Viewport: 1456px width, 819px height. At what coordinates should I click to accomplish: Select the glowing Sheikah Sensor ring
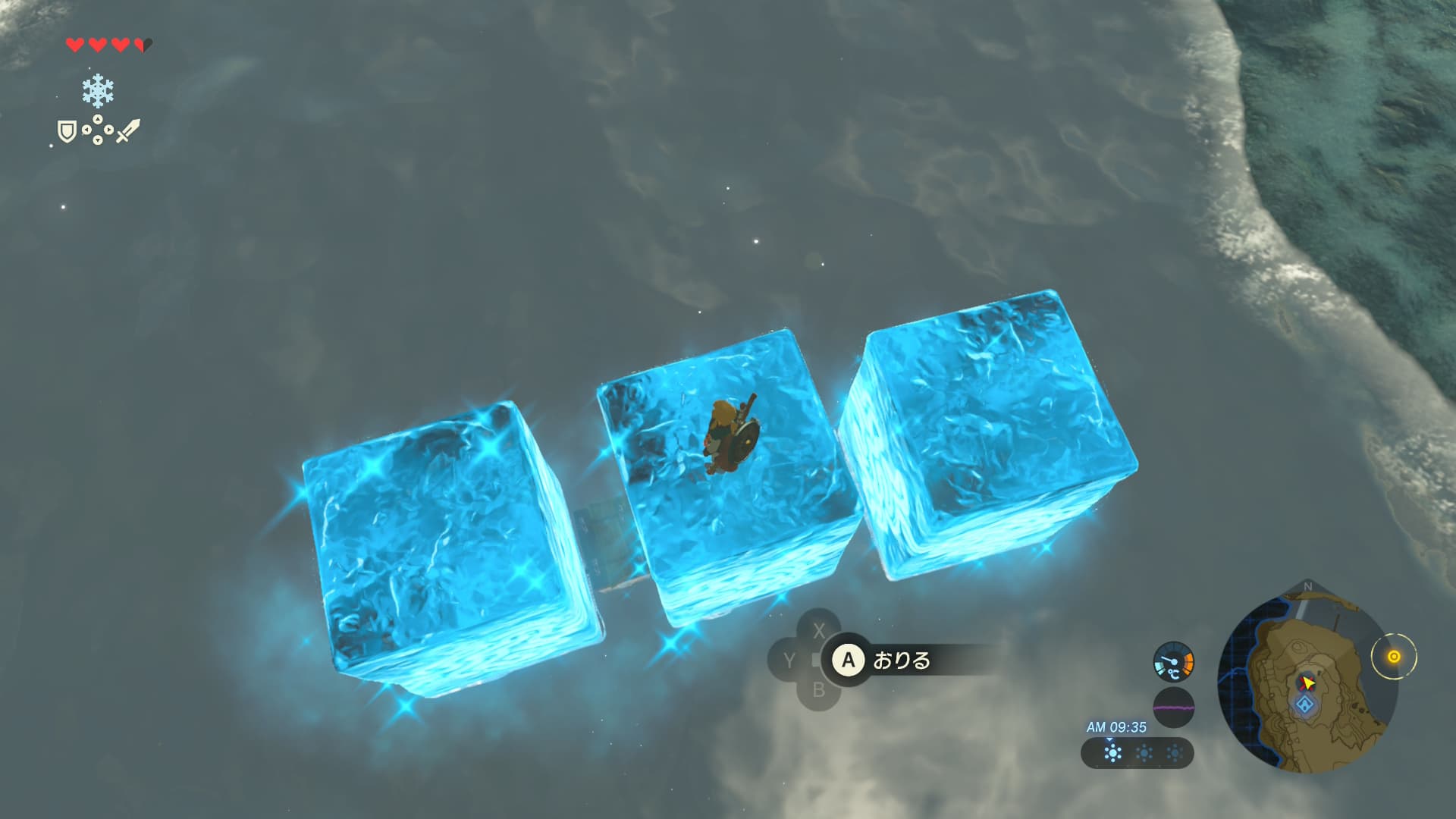1393,657
